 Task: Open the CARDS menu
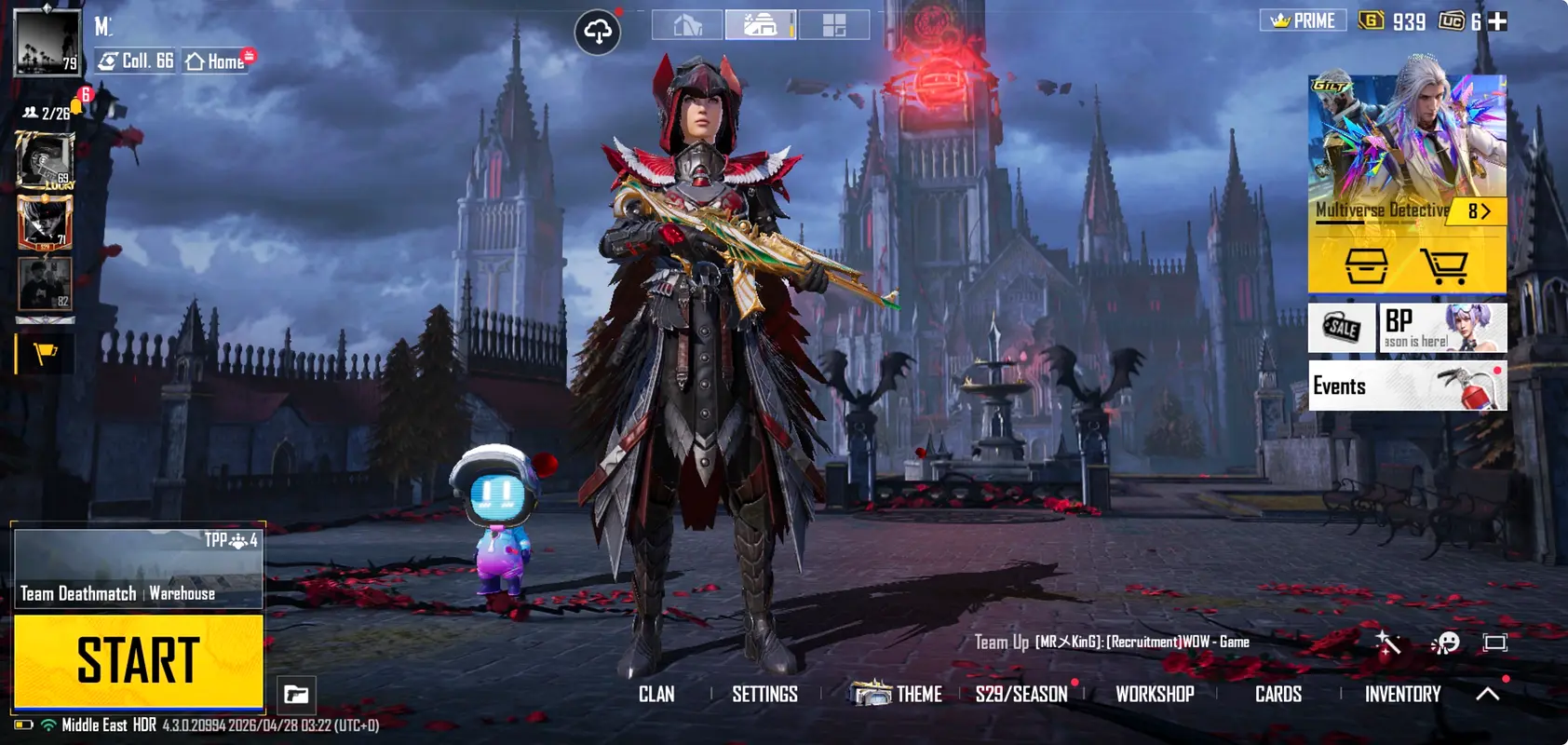coord(1277,695)
